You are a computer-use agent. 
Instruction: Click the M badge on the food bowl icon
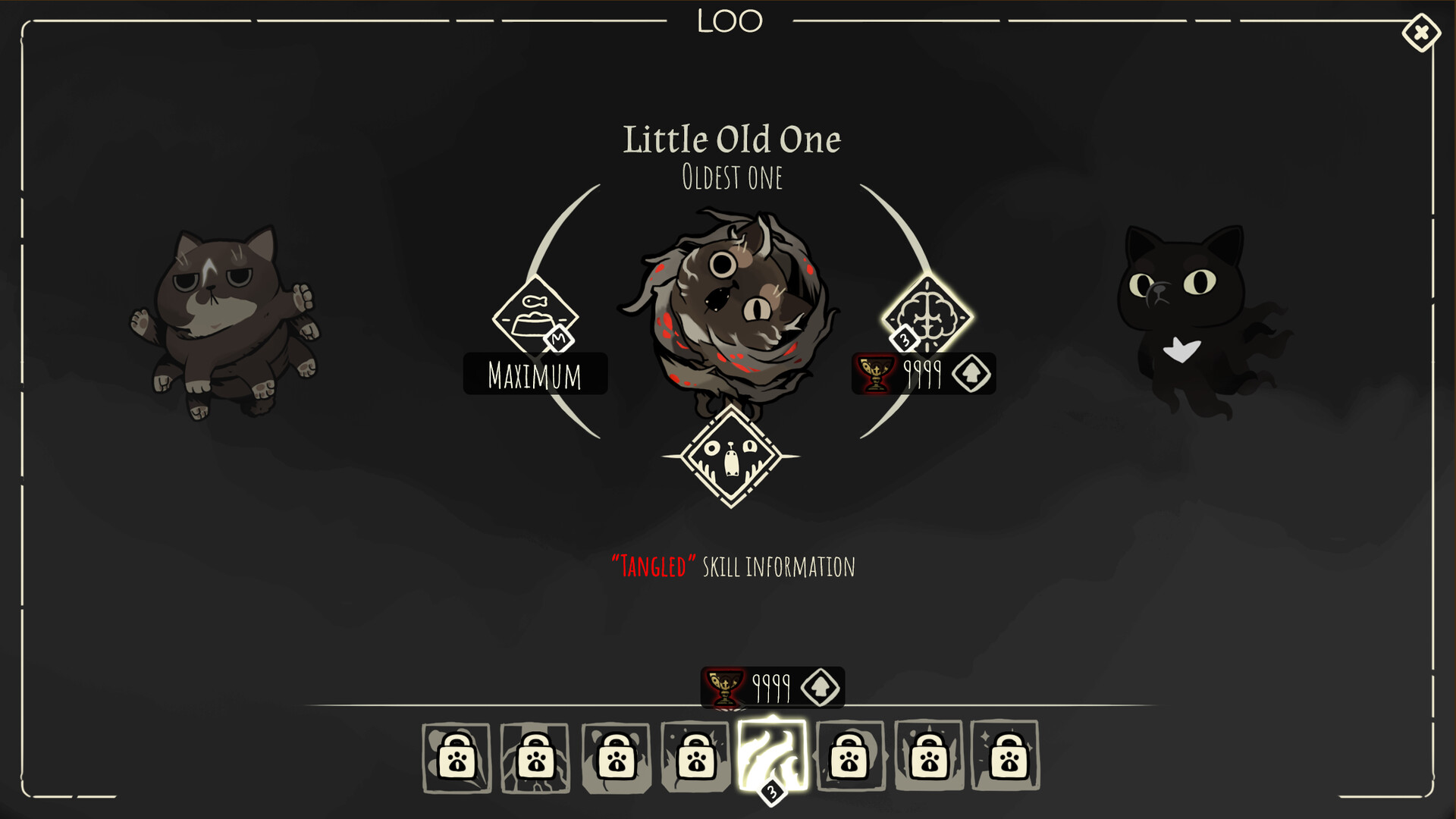[559, 338]
